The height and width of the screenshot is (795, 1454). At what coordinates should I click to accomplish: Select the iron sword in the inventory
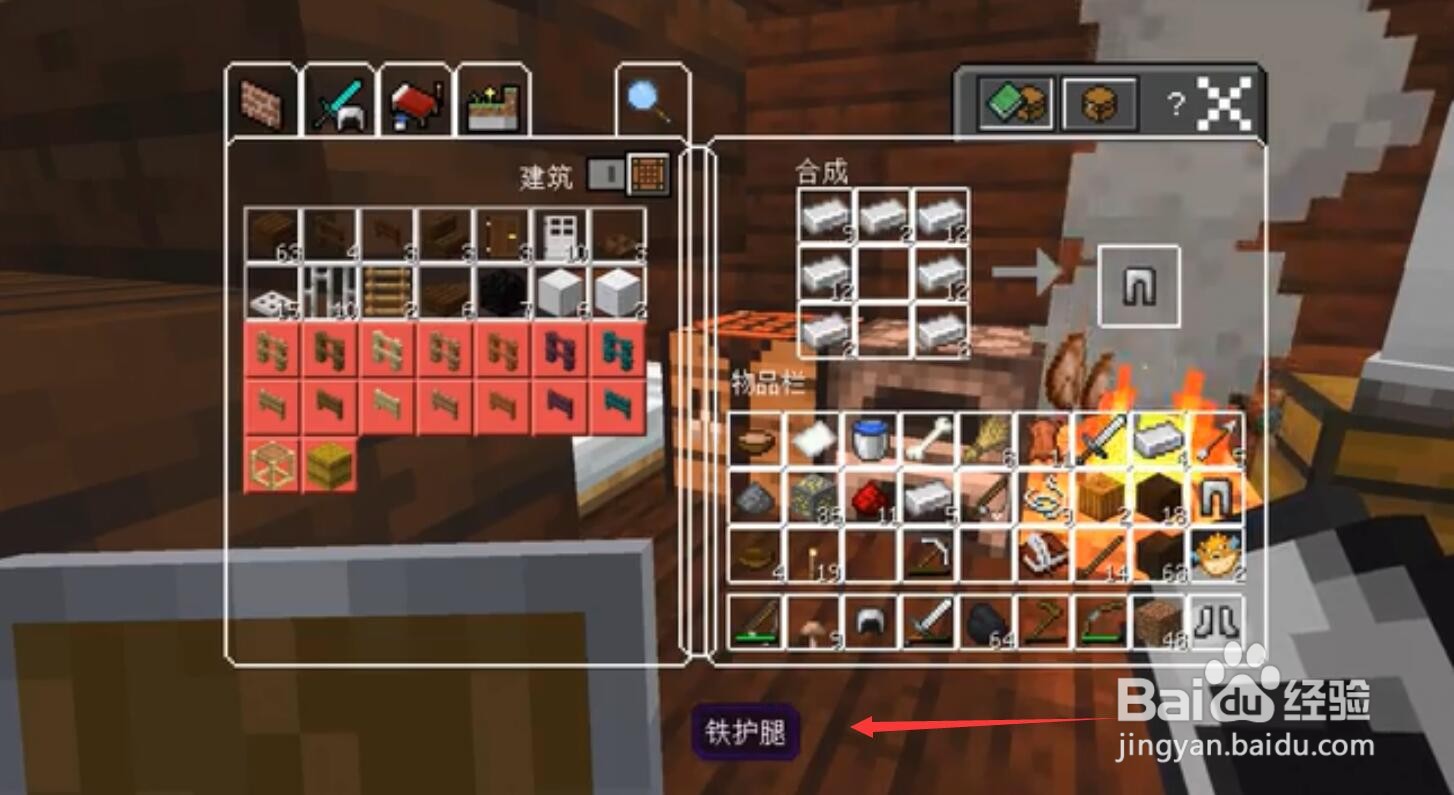tap(1100, 438)
